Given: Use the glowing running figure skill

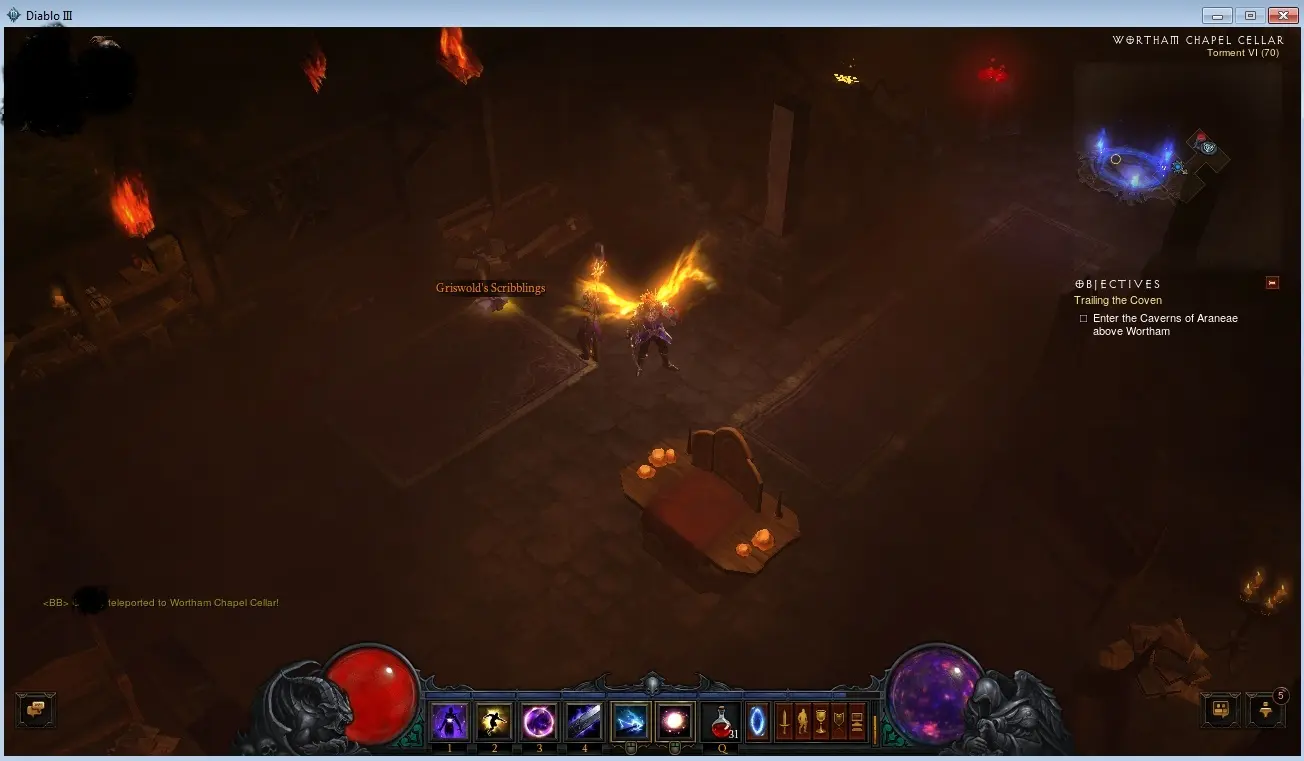Looking at the screenshot, I should click(494, 721).
